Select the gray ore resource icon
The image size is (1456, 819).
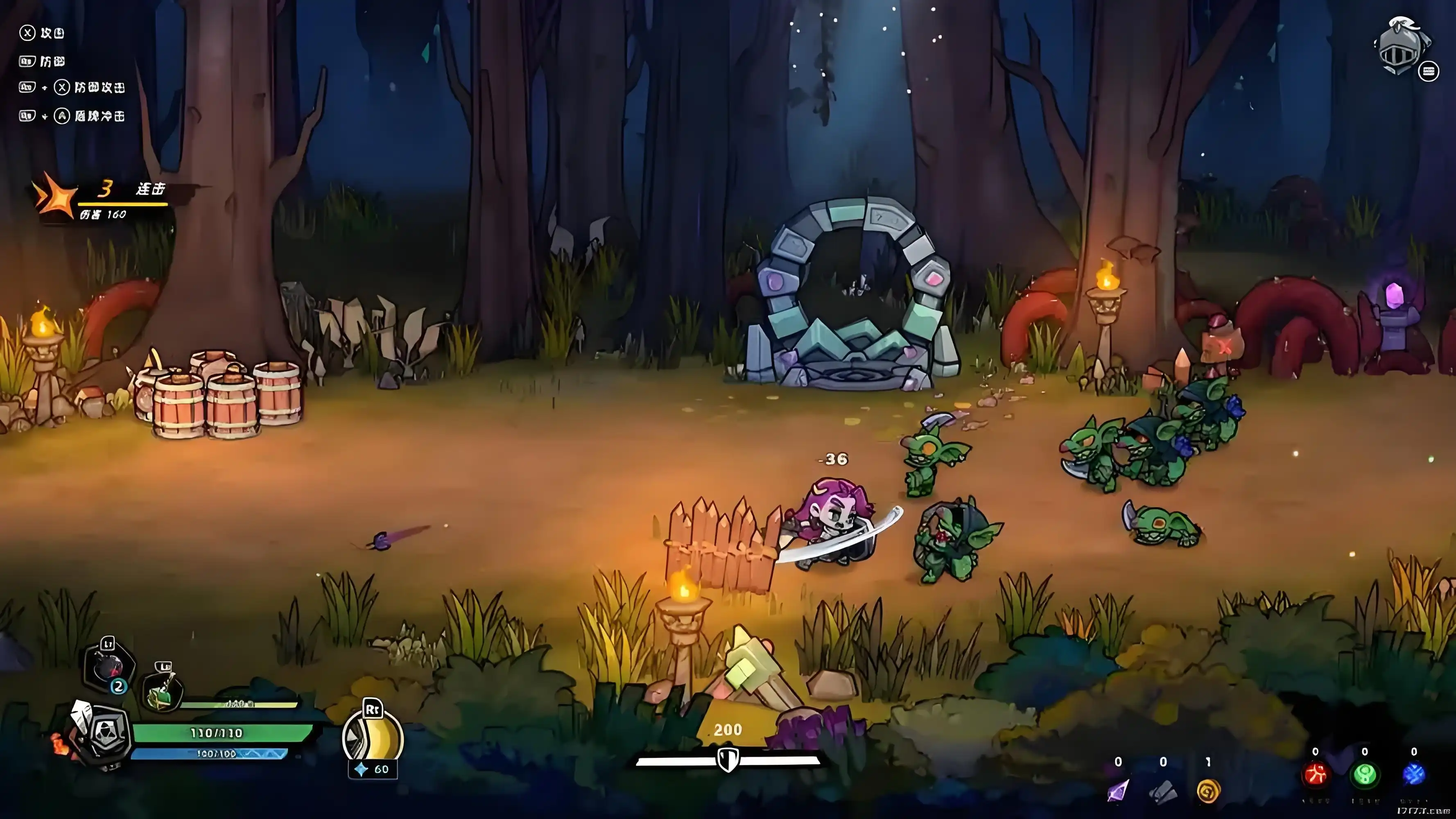pos(1162,790)
